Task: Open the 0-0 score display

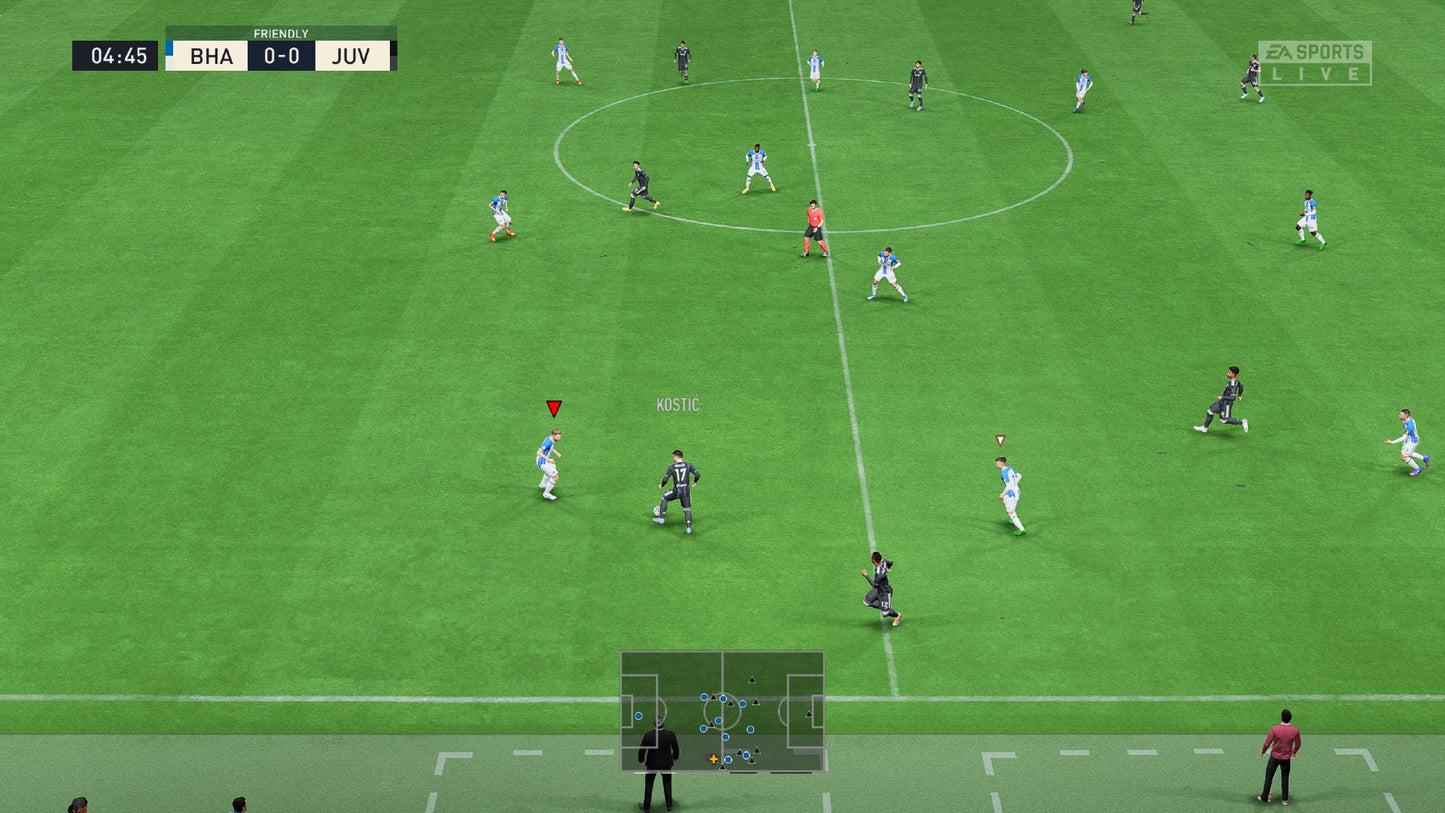Action: point(281,56)
